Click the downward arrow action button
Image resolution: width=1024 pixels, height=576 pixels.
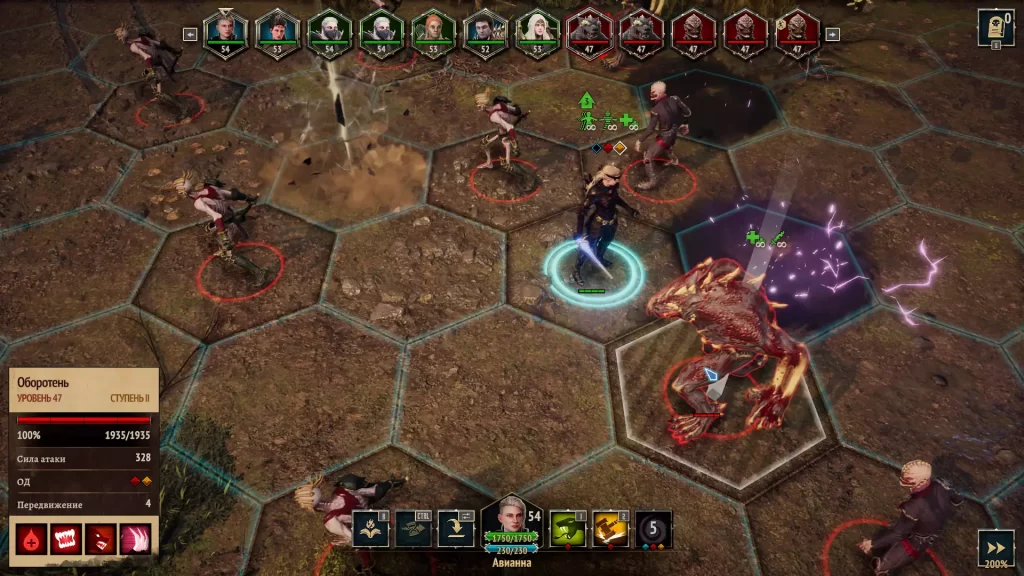pos(456,528)
